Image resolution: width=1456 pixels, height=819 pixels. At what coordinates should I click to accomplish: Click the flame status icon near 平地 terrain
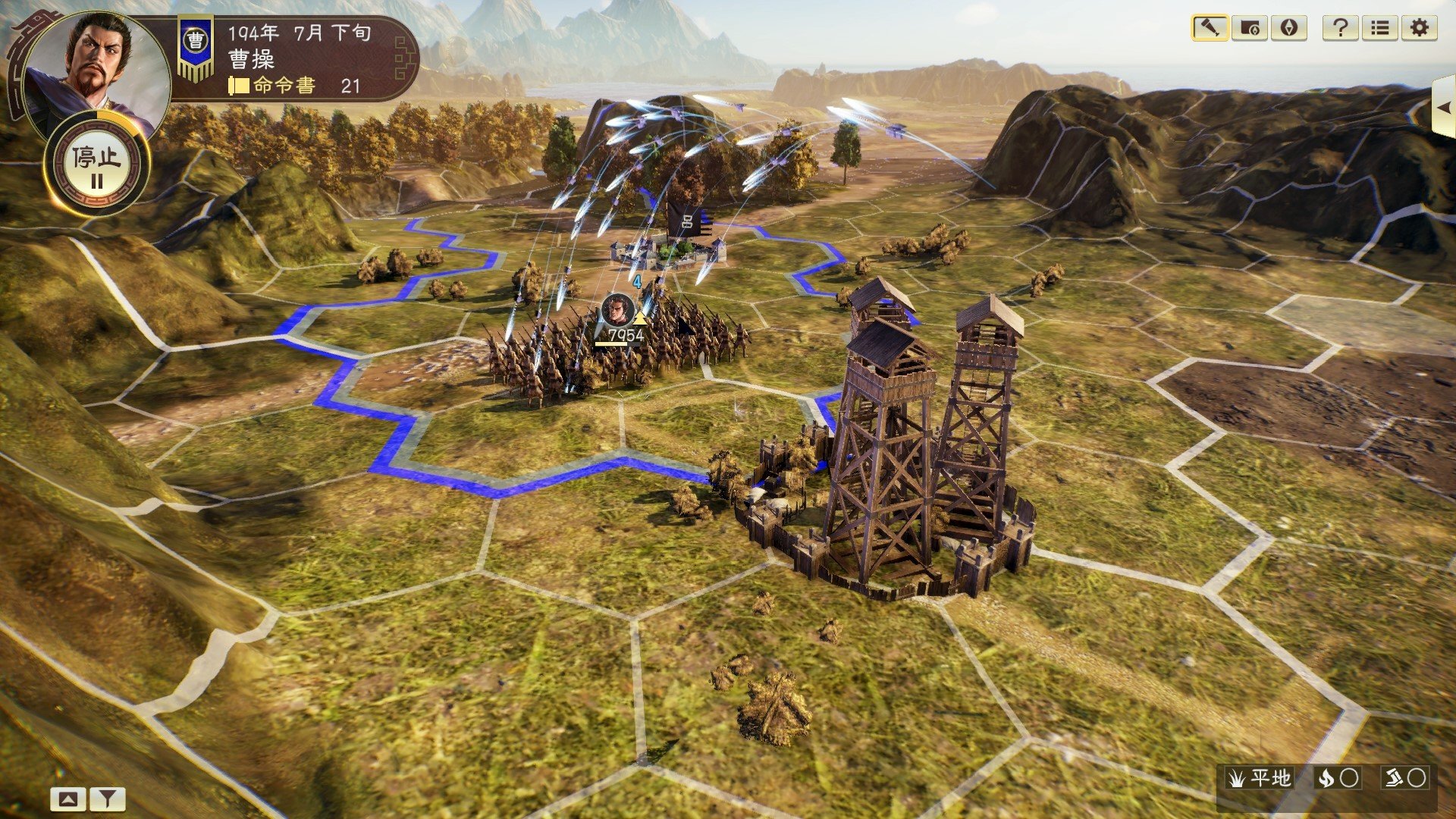coord(1326,779)
